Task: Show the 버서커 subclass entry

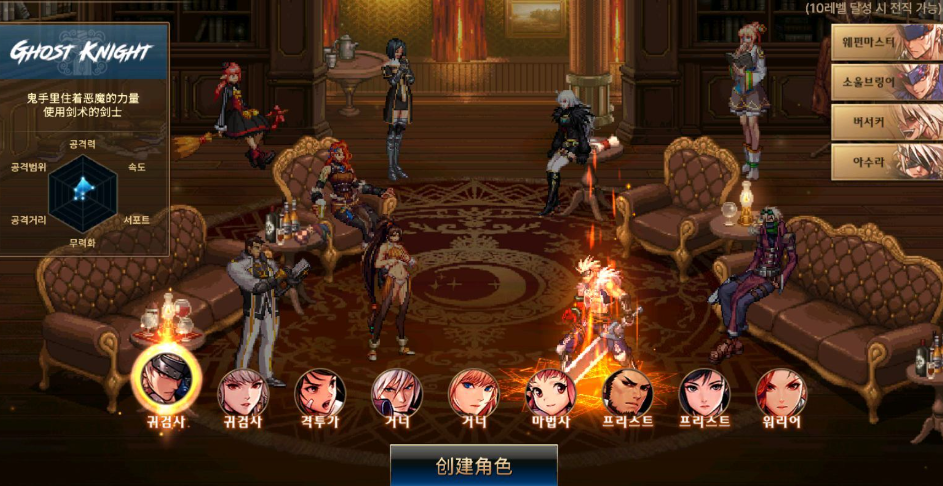Action: [x=886, y=121]
